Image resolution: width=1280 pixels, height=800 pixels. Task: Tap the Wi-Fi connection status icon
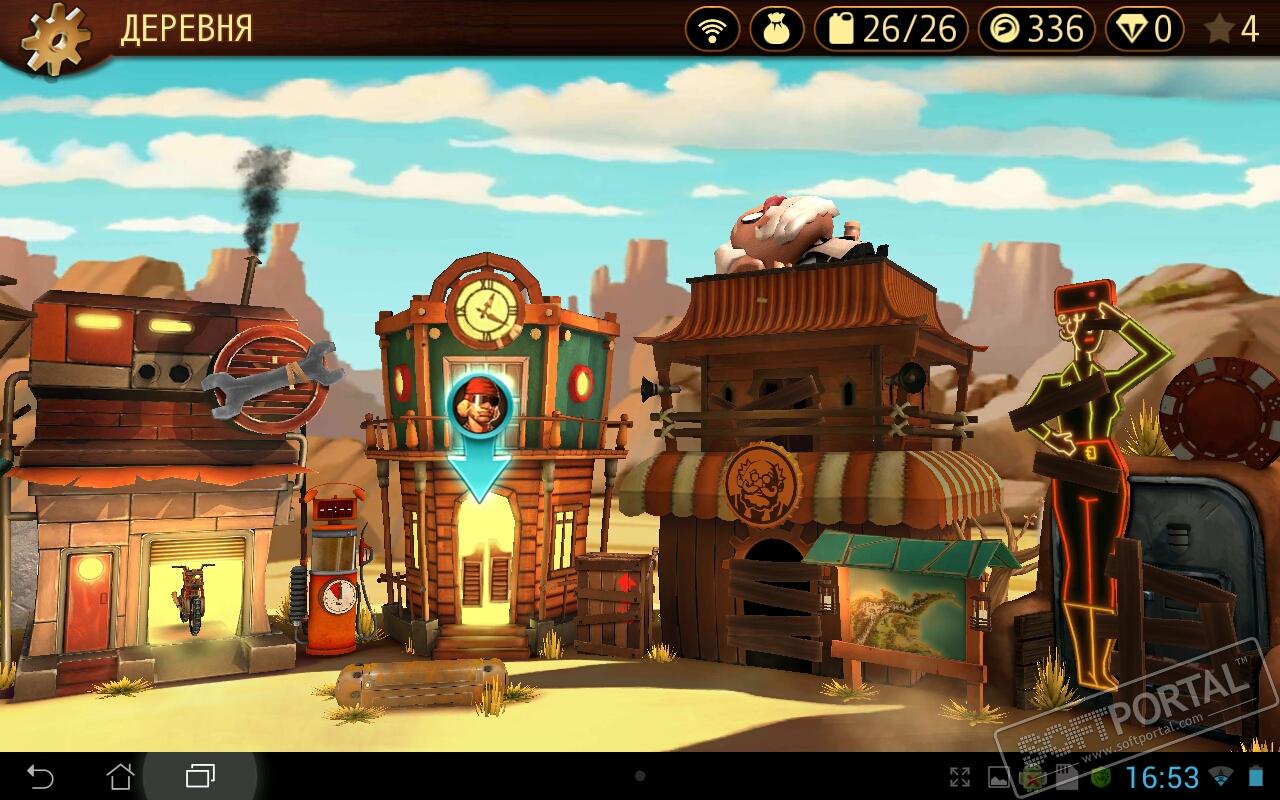(712, 30)
